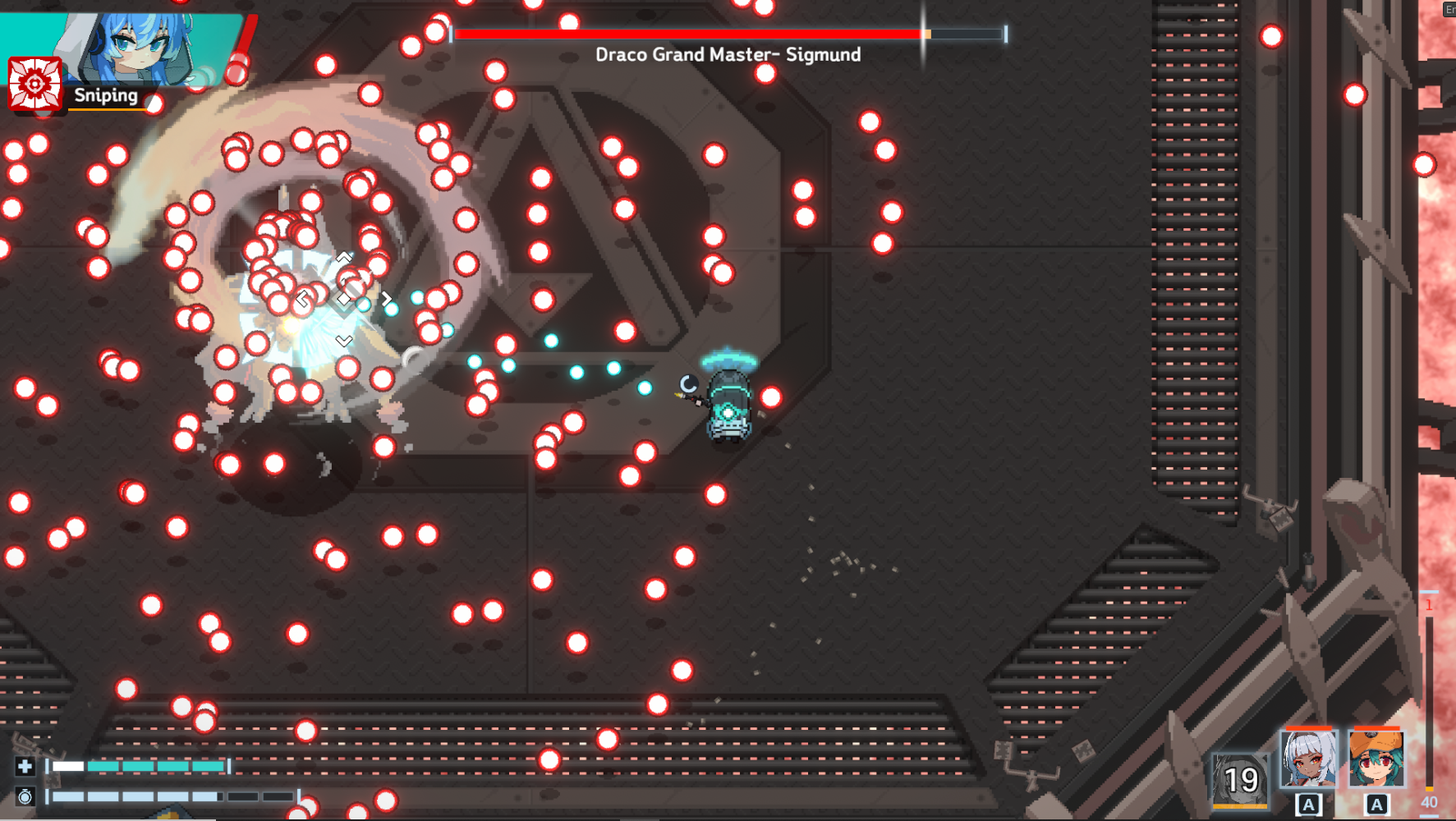Screen dimensions: 1456x821
Task: Expand the collapsed label in top-right corner
Action: click(1449, 10)
